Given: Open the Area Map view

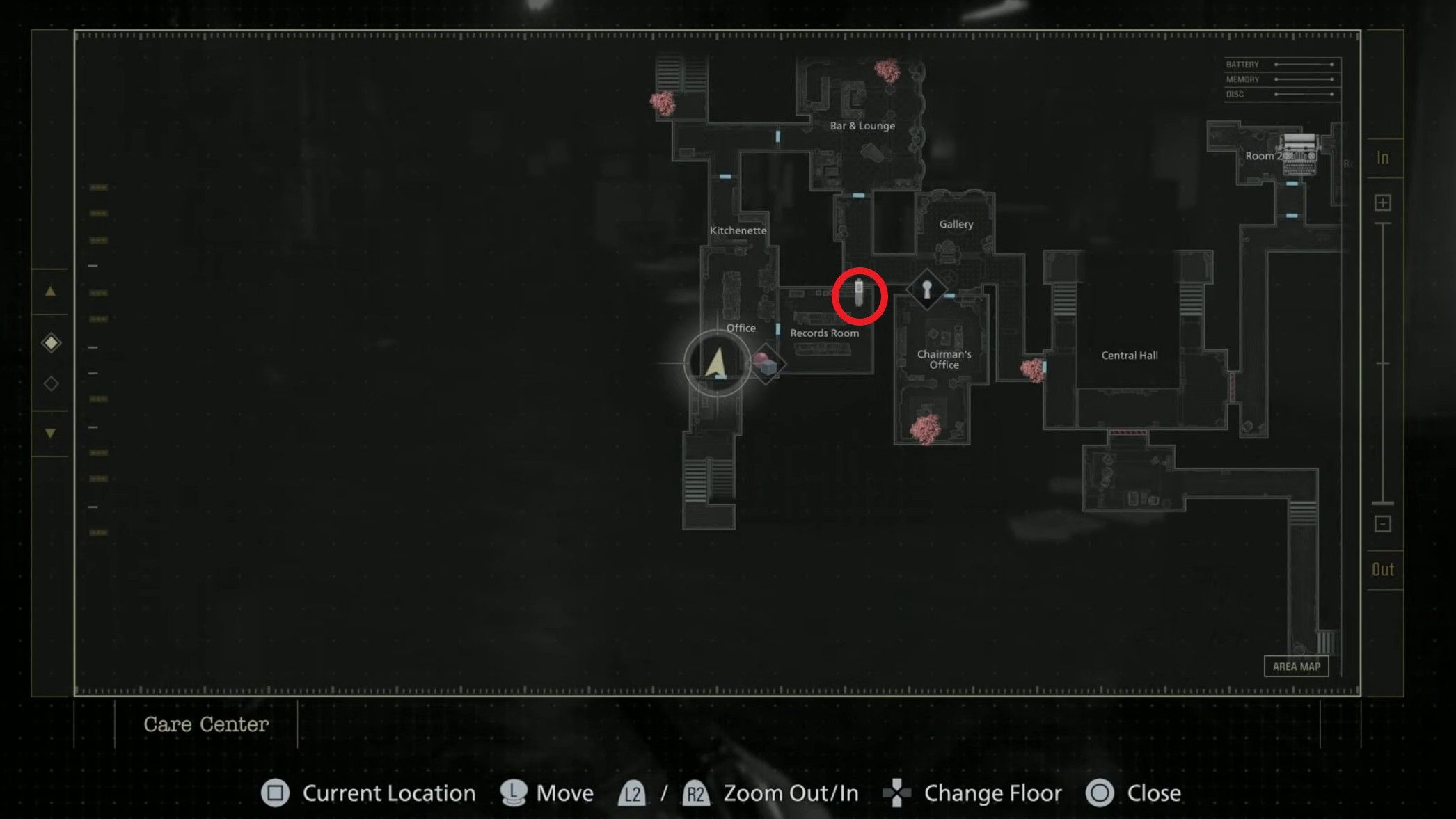Looking at the screenshot, I should point(1296,666).
